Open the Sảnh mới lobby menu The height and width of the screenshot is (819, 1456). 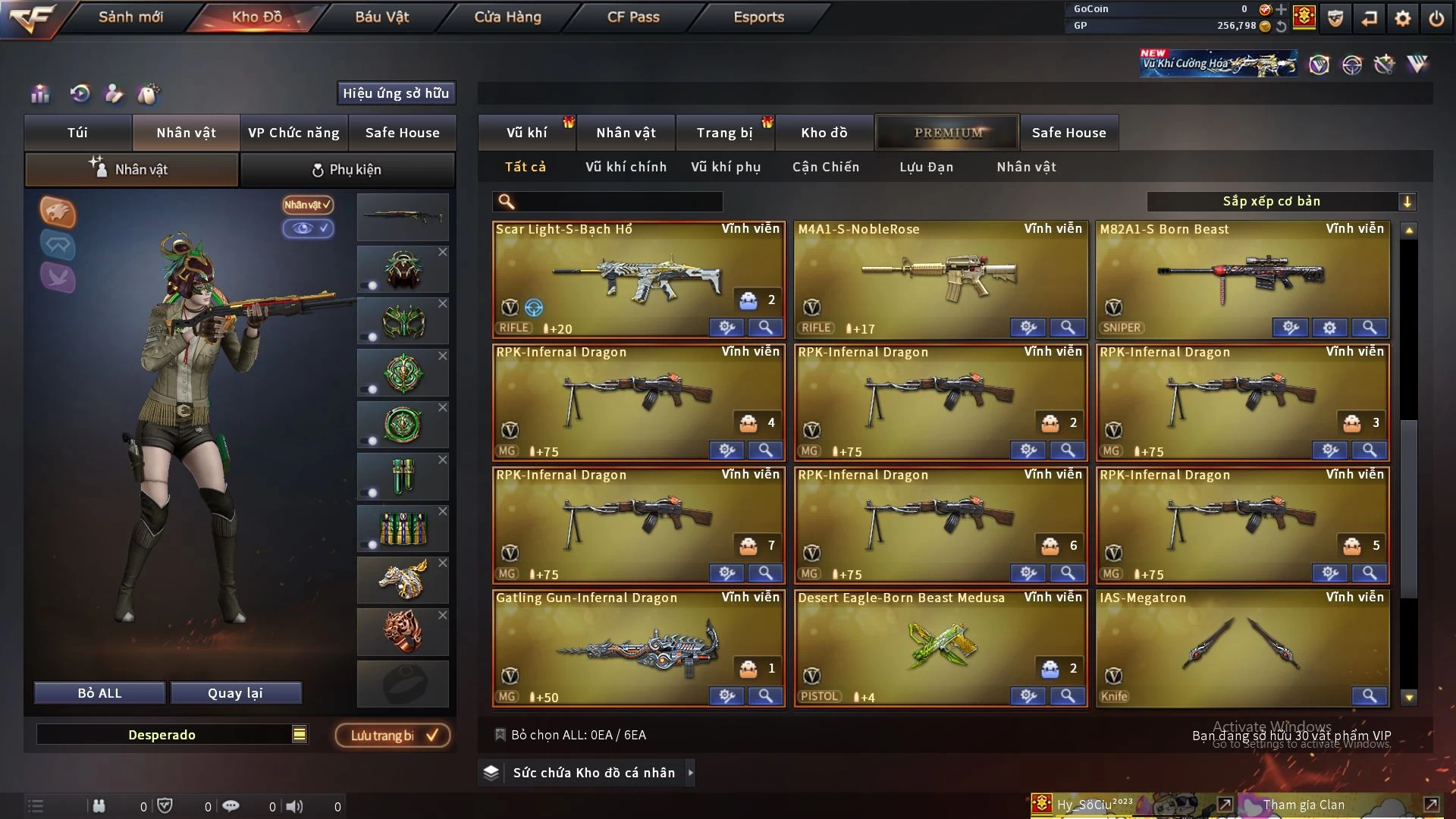tap(130, 17)
